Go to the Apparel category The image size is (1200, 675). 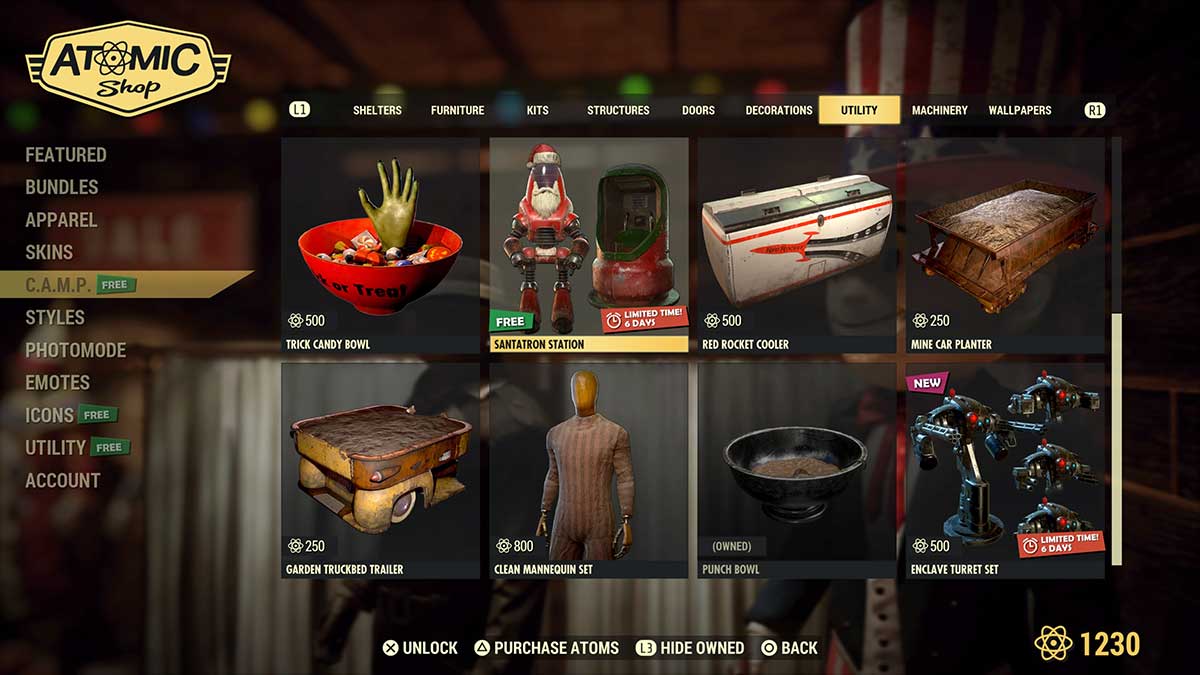tap(61, 220)
